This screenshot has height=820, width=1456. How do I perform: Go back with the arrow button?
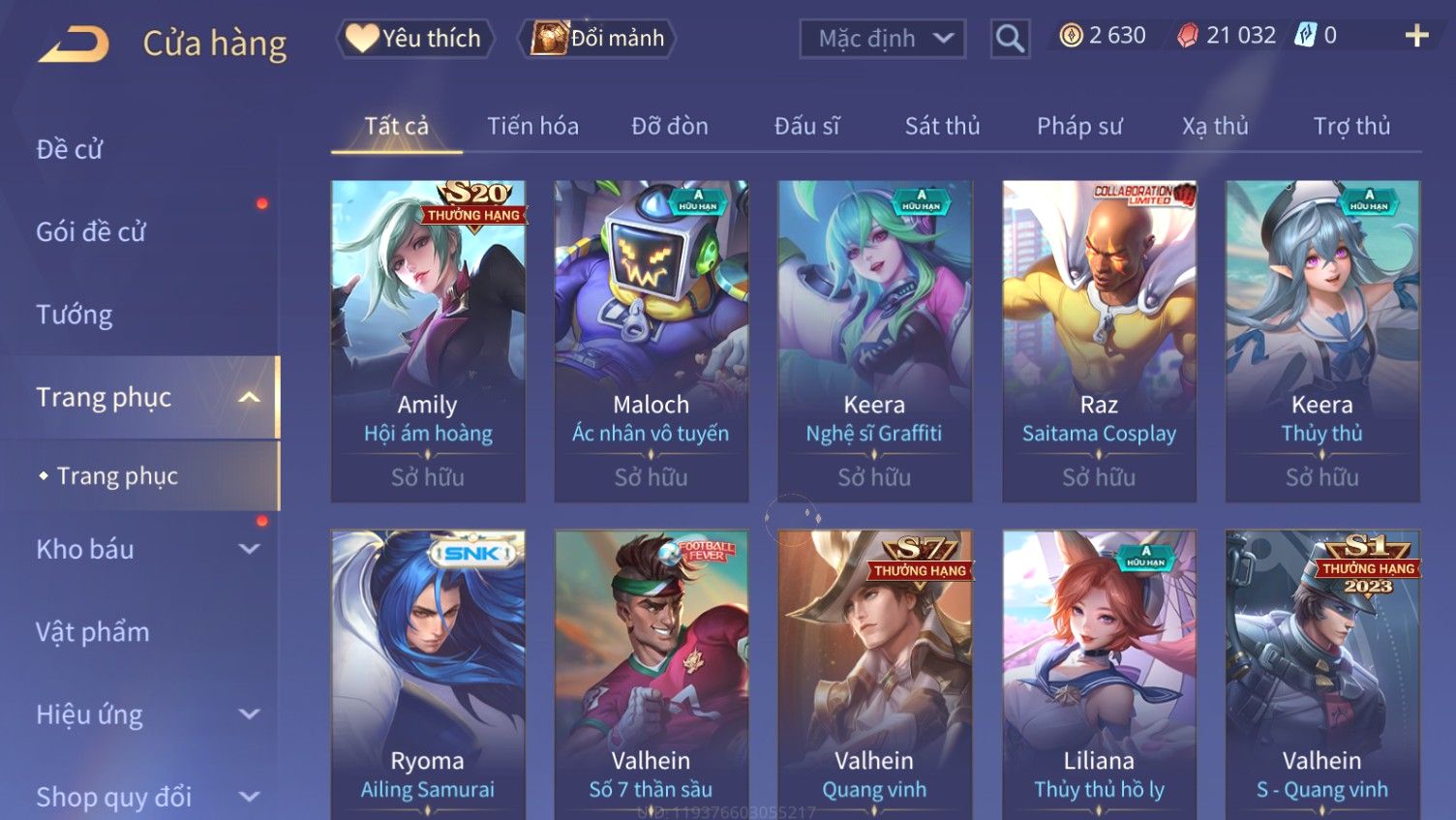73,44
